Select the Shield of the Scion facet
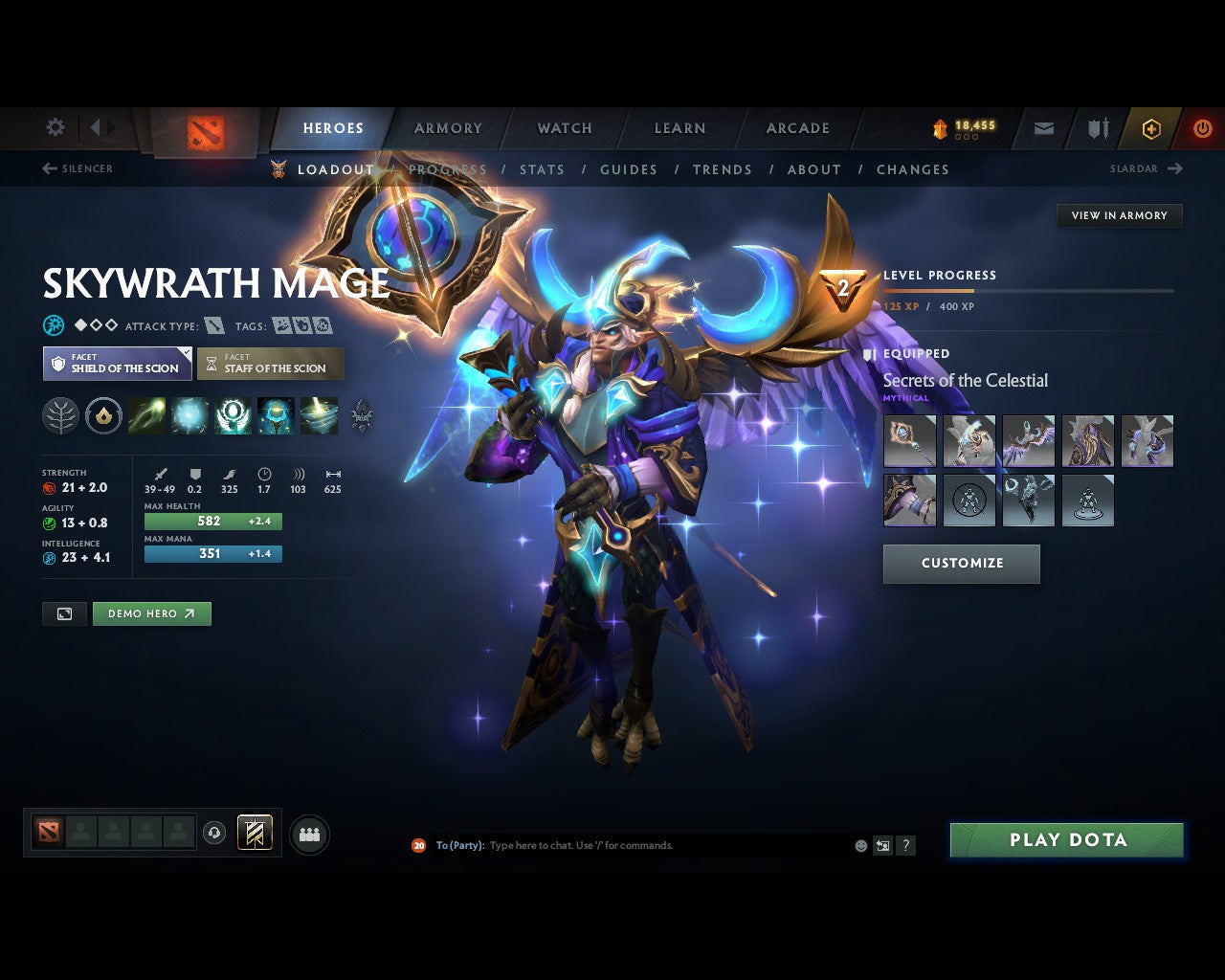Image resolution: width=1225 pixels, height=980 pixels. (x=116, y=364)
